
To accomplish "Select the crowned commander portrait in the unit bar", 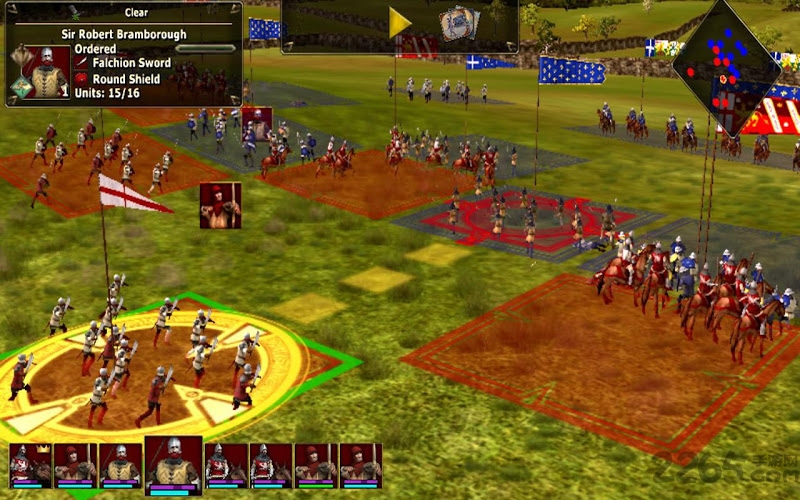I will coord(29,465).
